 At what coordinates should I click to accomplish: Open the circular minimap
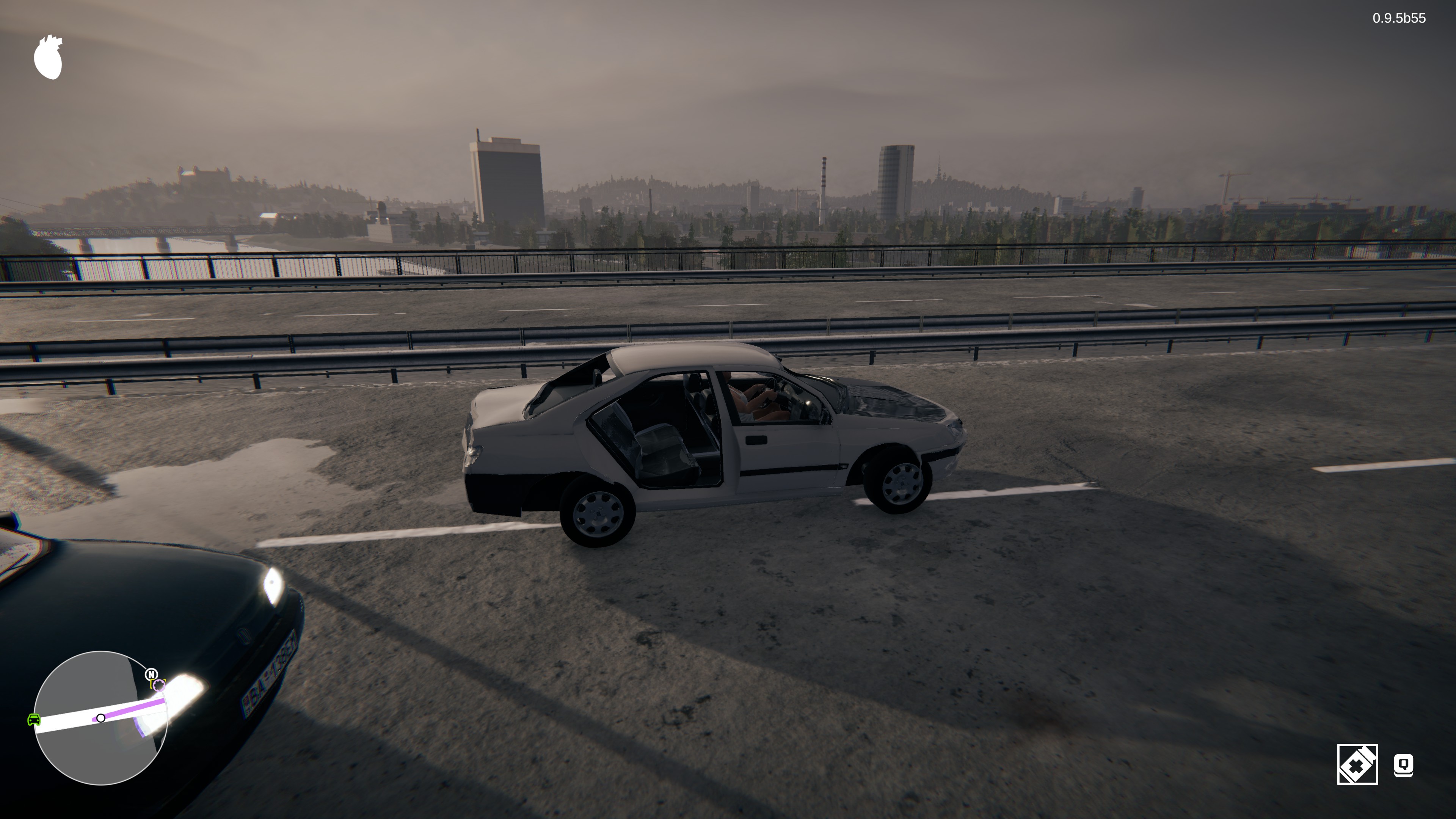pos(100,718)
